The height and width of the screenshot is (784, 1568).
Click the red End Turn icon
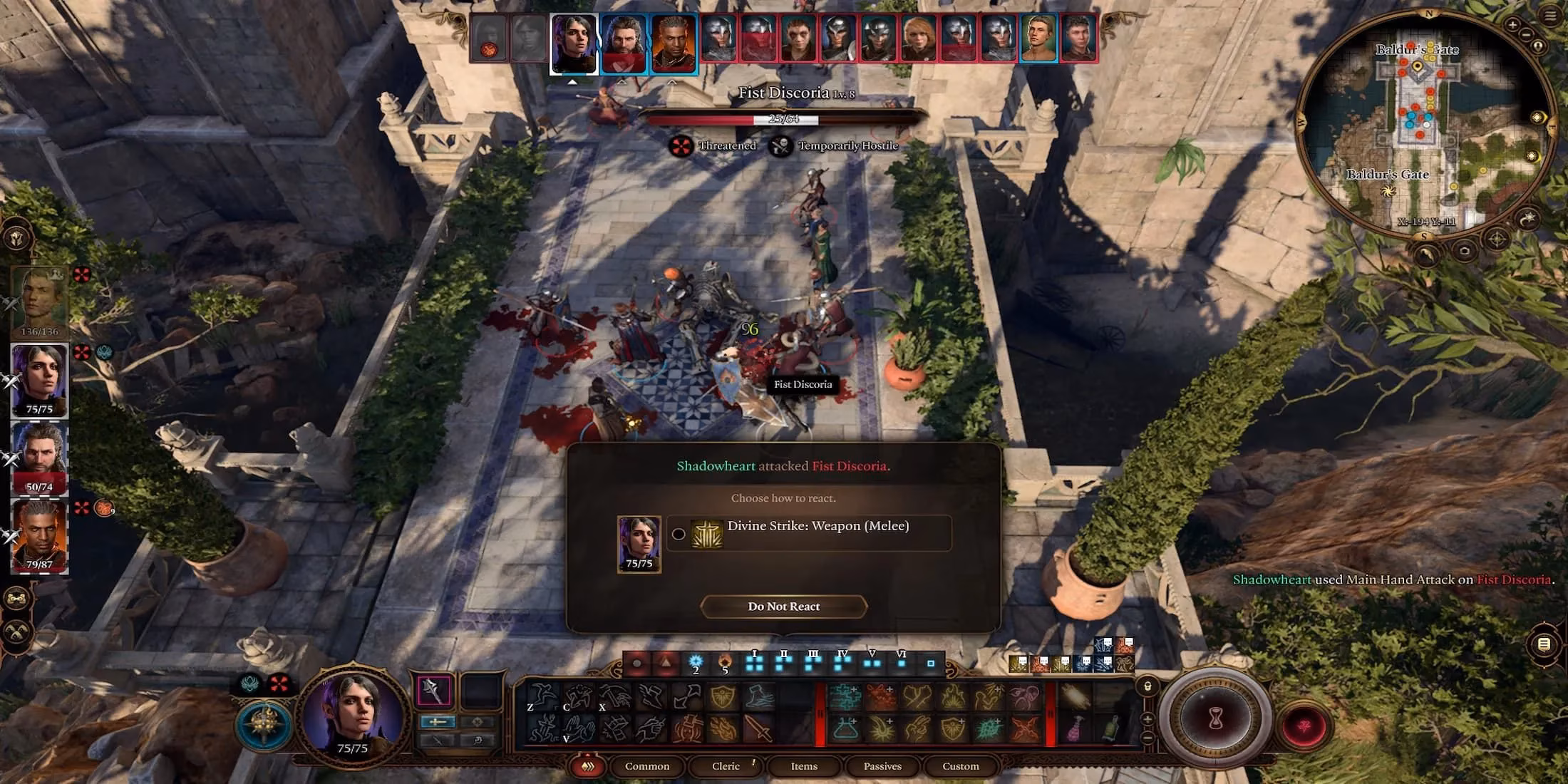point(1304,726)
